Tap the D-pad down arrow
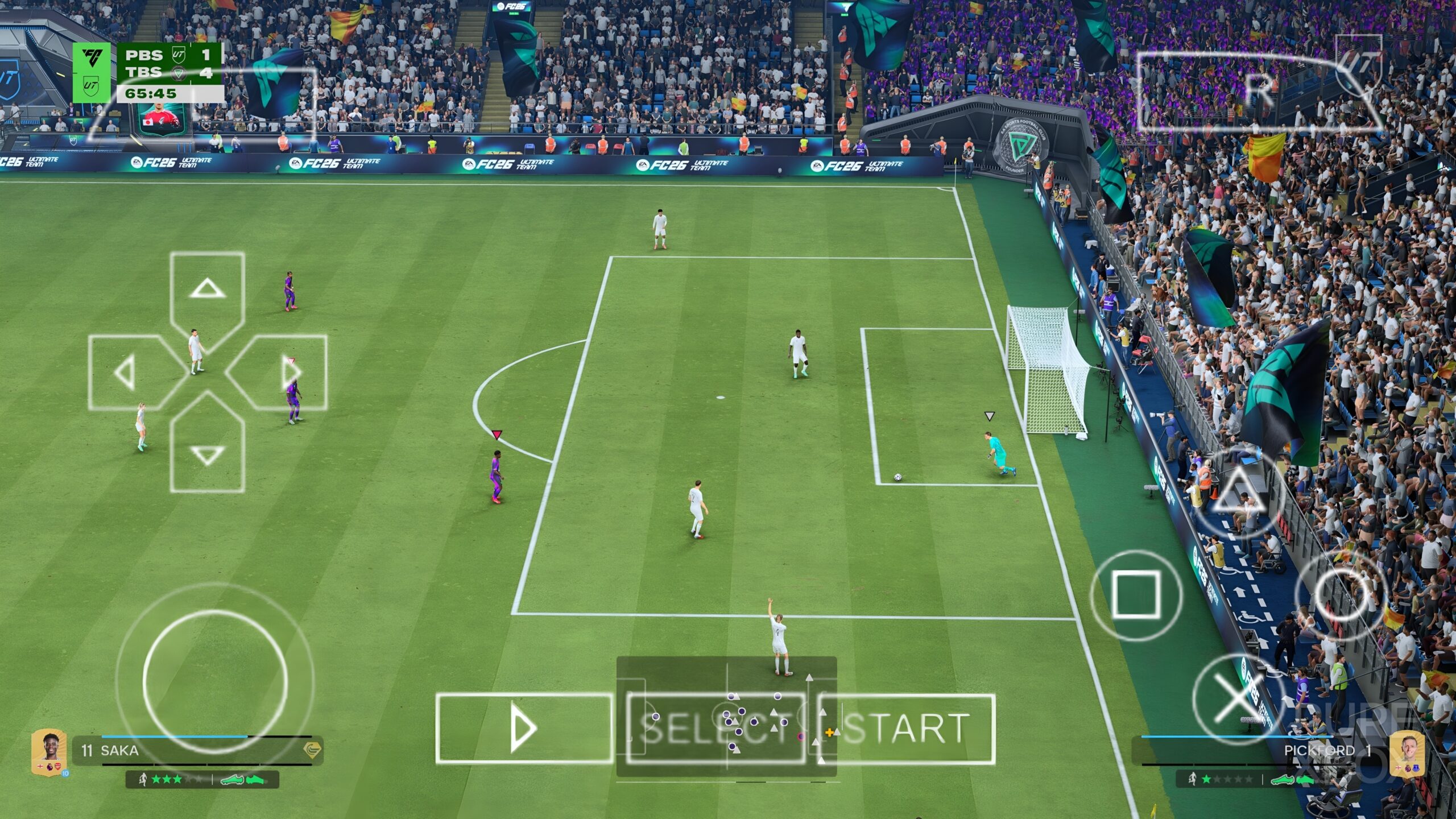Screen dimensions: 1456x819 (x=207, y=454)
